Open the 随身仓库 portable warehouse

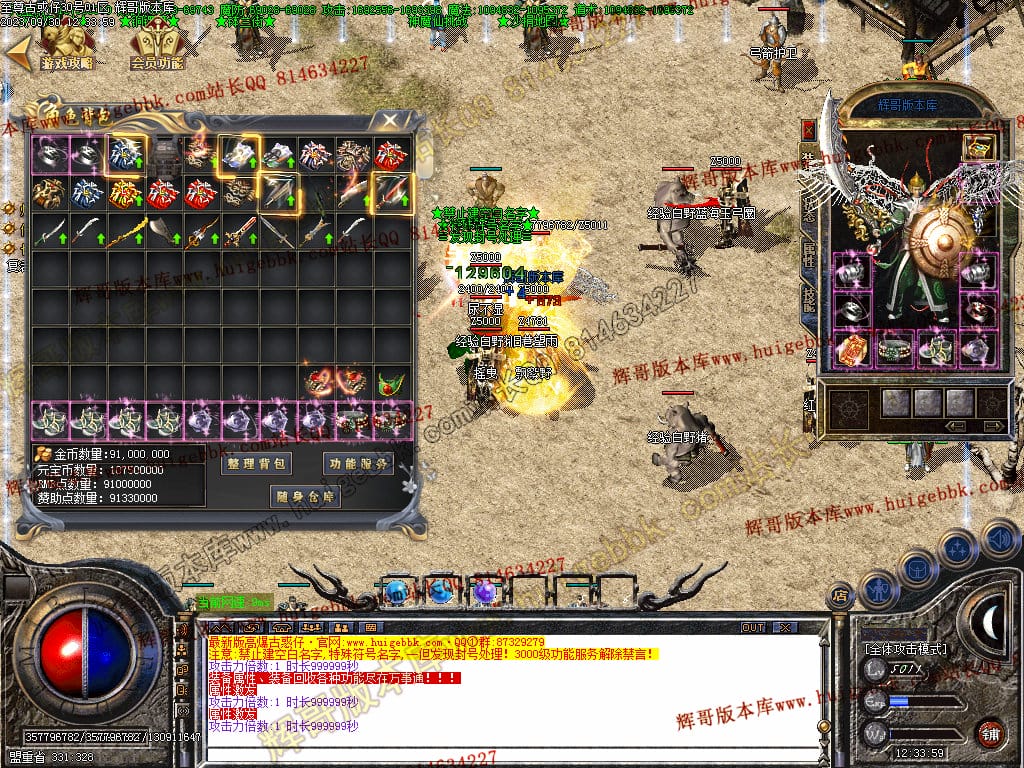pos(305,496)
